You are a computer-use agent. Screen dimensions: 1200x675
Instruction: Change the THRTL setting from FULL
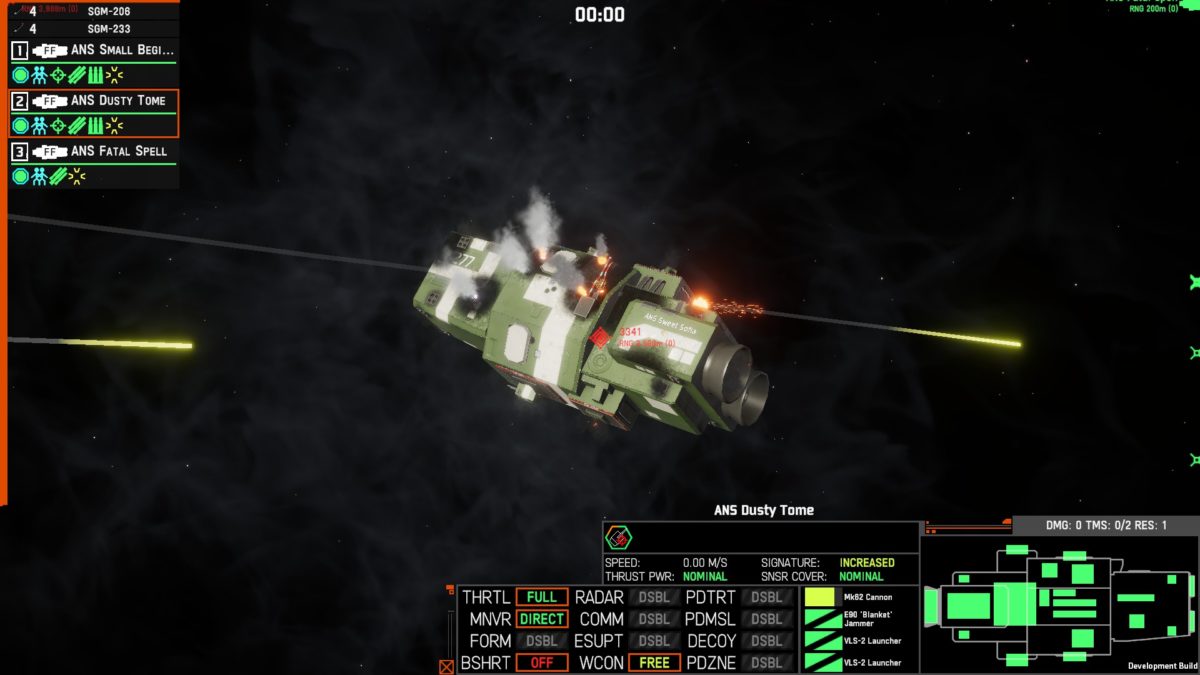pyautogui.click(x=541, y=598)
